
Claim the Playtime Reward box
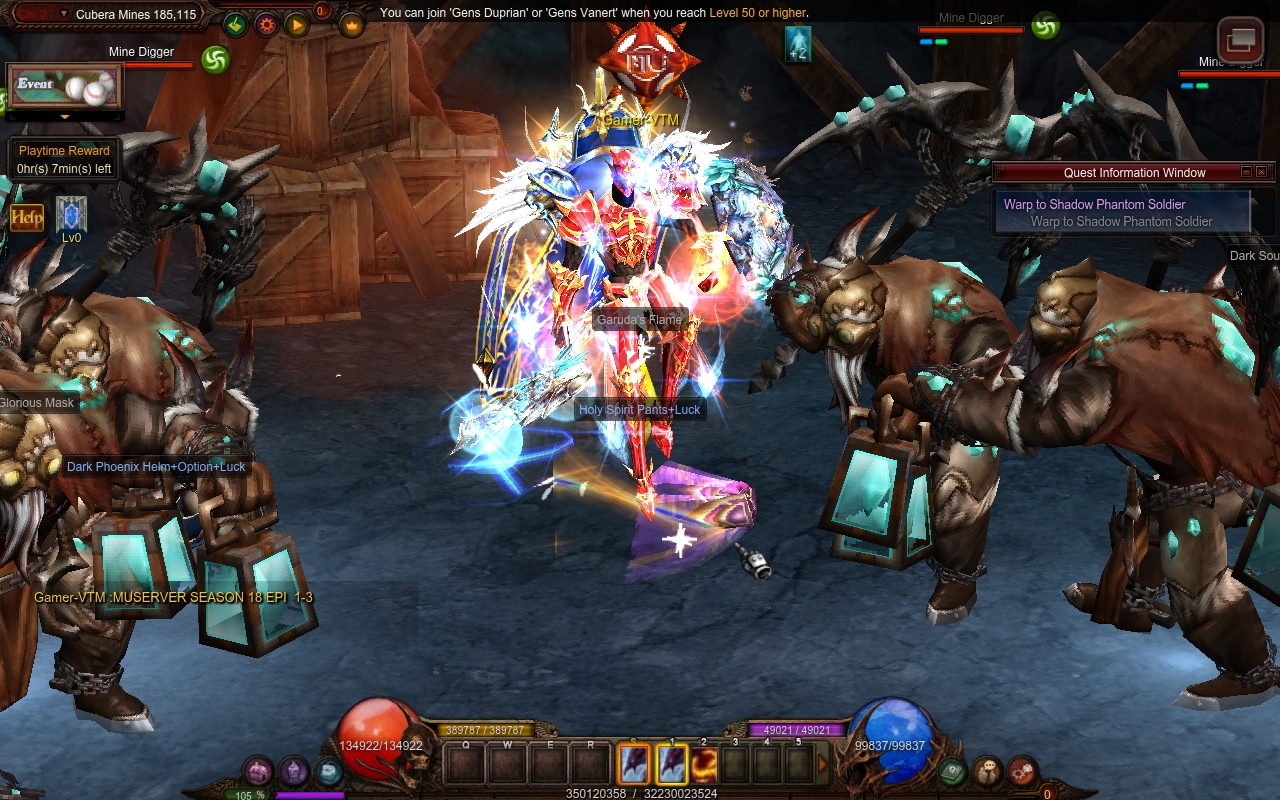tap(64, 160)
